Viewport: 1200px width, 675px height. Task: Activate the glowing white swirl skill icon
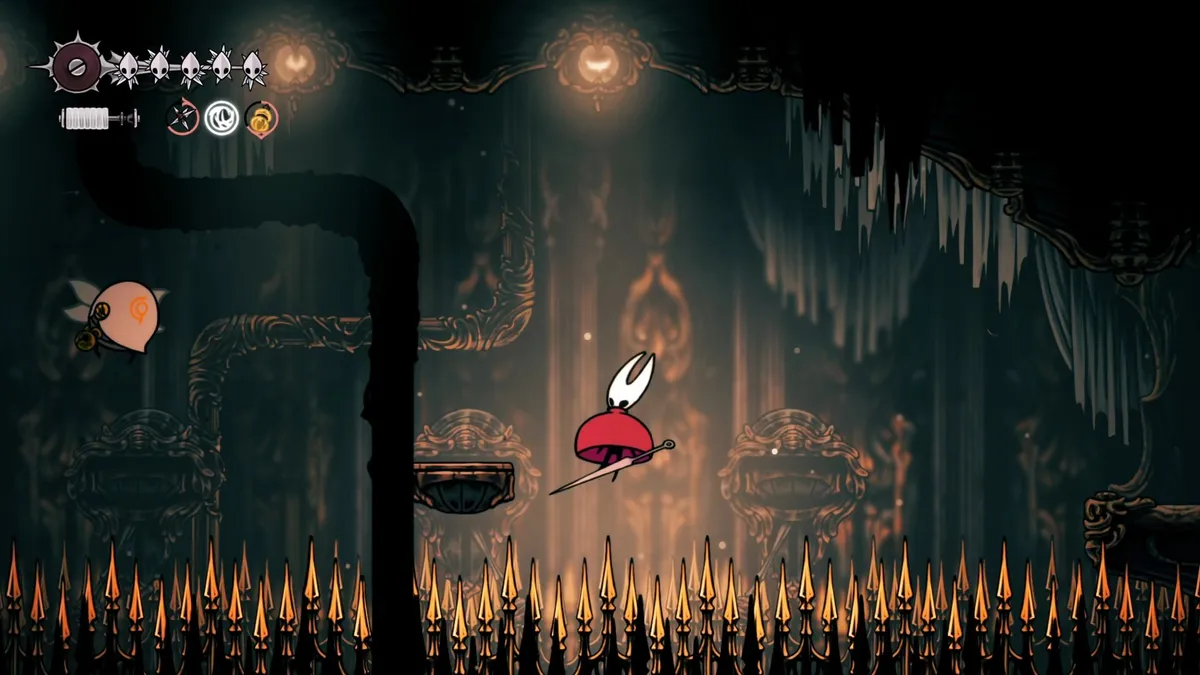tap(221, 118)
